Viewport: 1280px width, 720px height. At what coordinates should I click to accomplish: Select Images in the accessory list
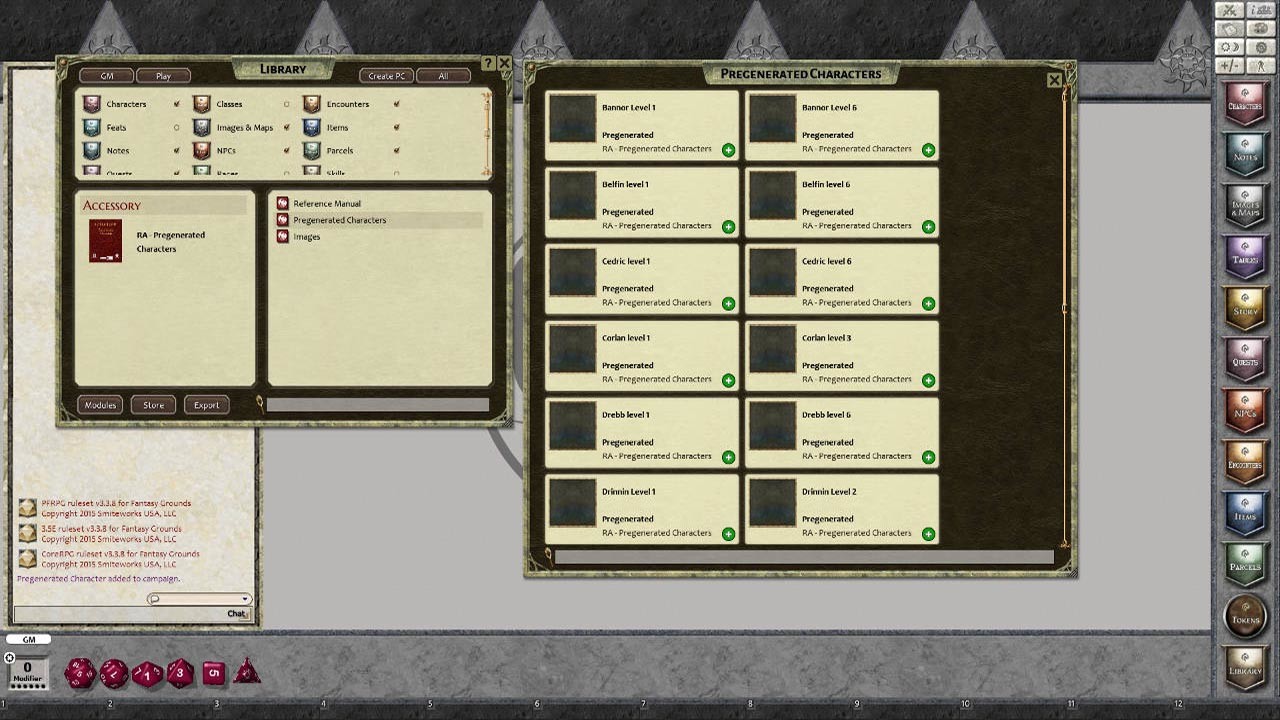pyautogui.click(x=305, y=236)
